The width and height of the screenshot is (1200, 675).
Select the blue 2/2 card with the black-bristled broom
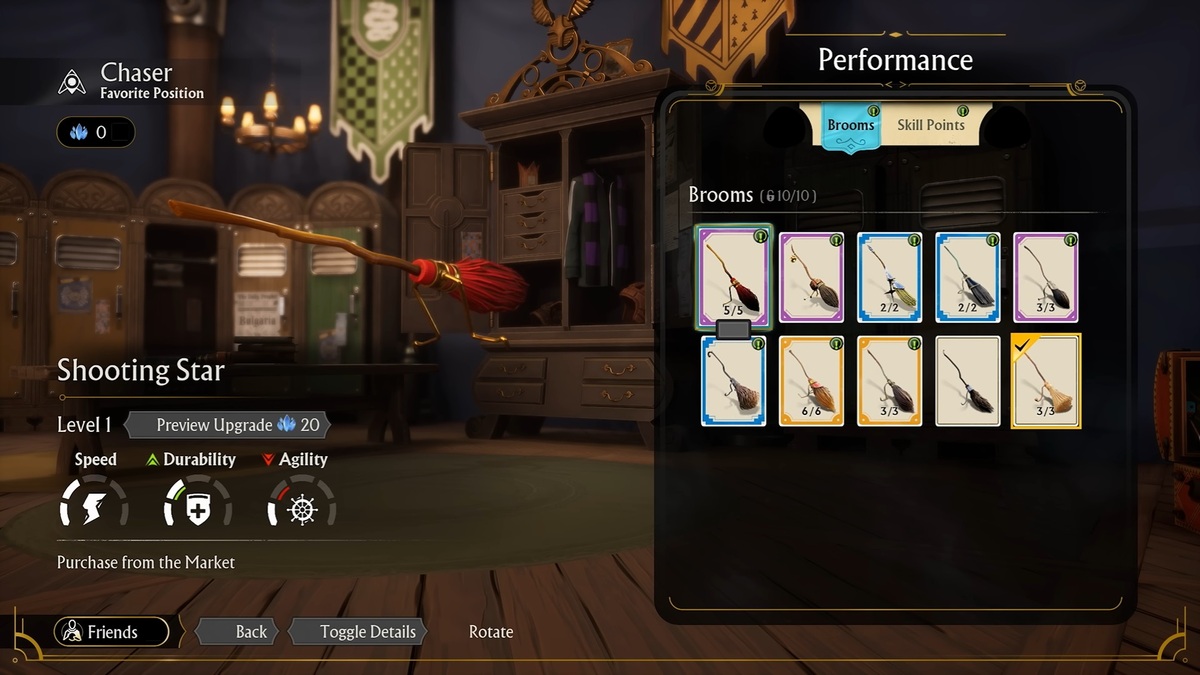point(967,277)
